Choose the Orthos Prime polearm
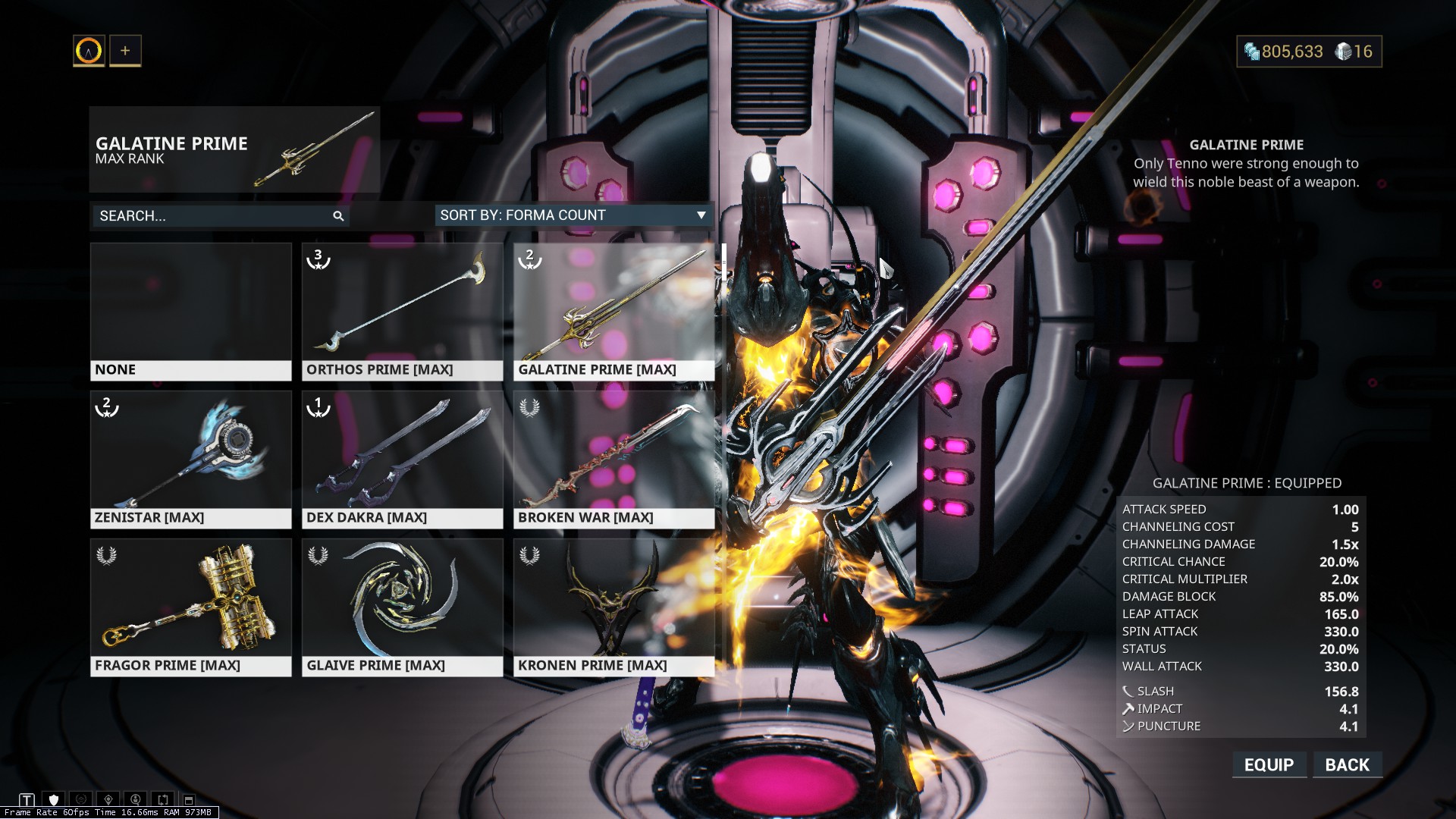1456x819 pixels. [402, 311]
